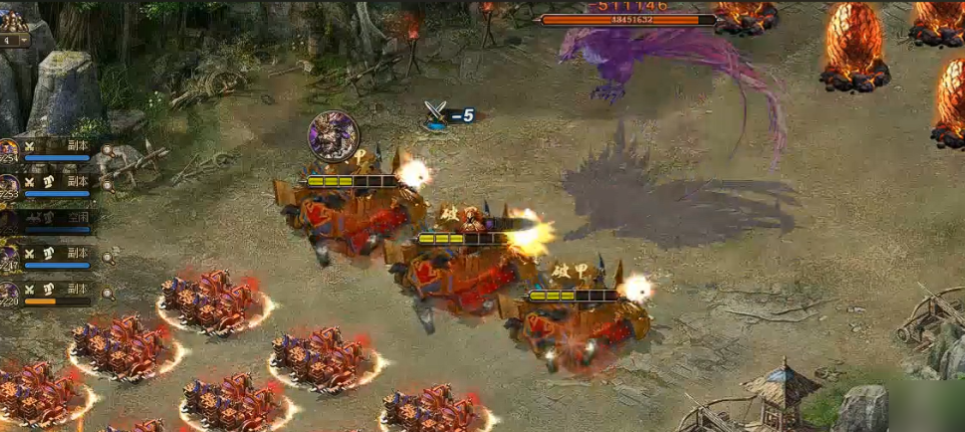Viewport: 965px width, 432px height.
Task: Click the magnifier on the first hero row
Action: tap(107, 150)
